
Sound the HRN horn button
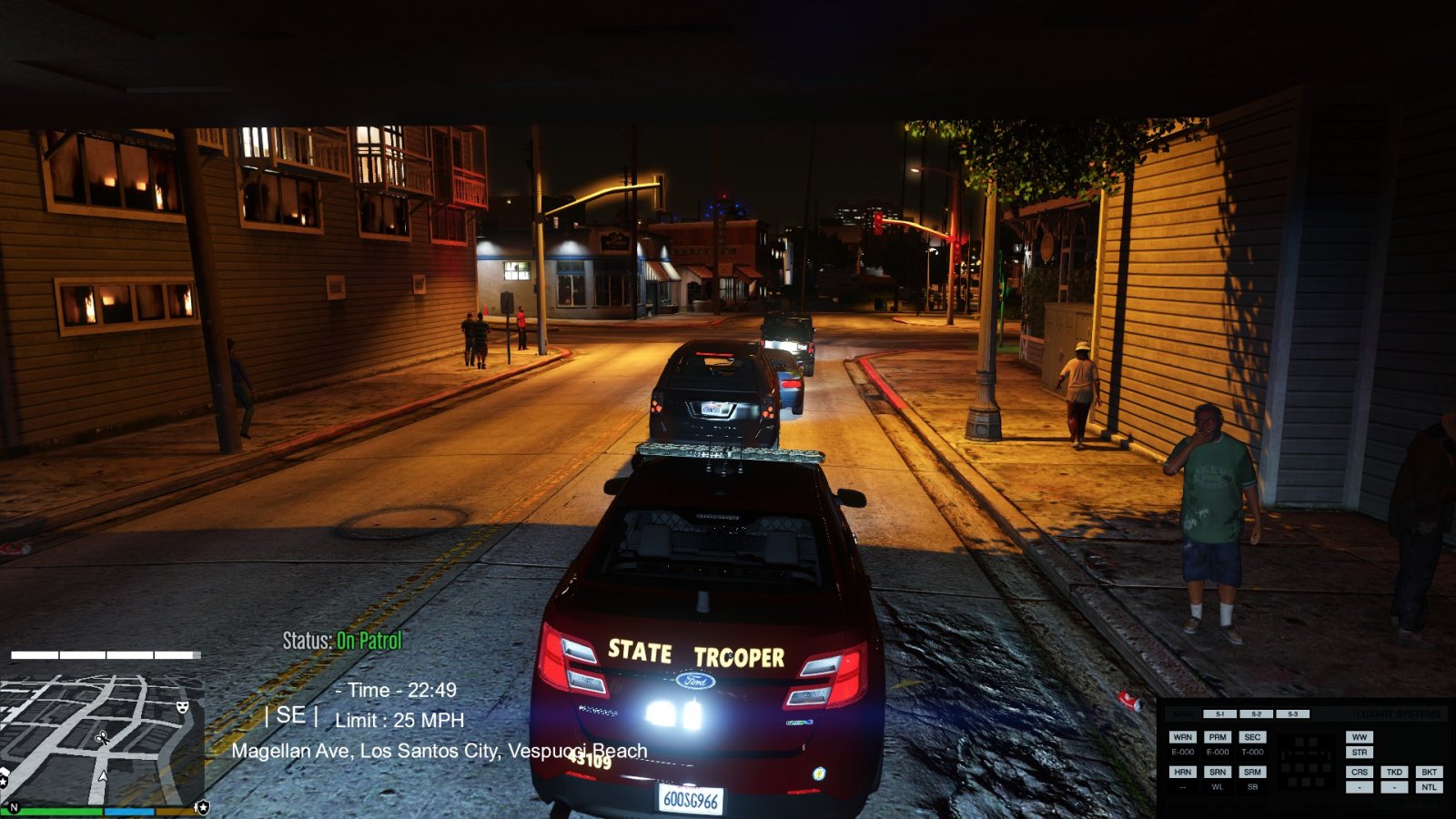[1182, 772]
